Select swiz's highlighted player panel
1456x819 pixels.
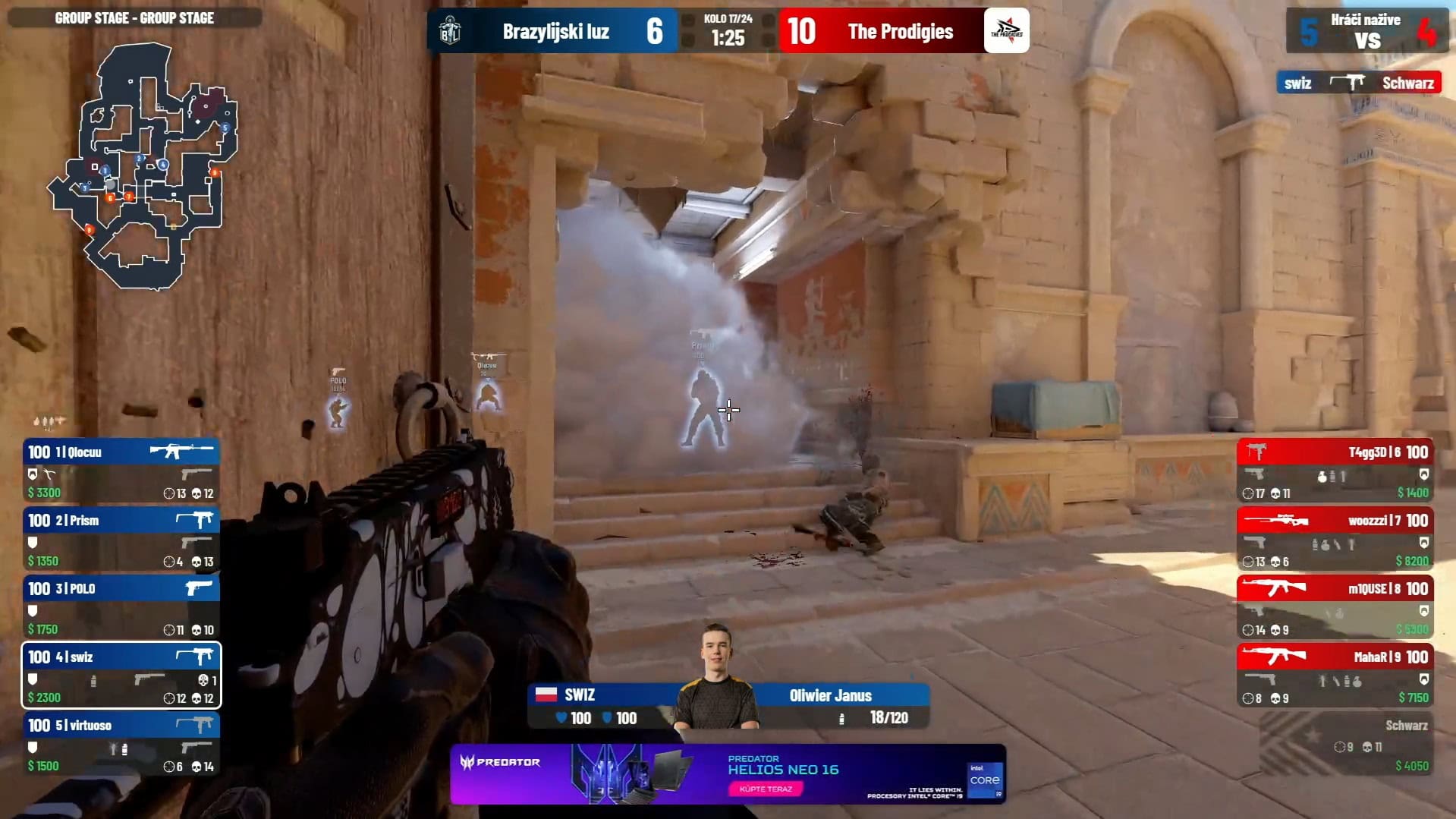click(x=121, y=676)
